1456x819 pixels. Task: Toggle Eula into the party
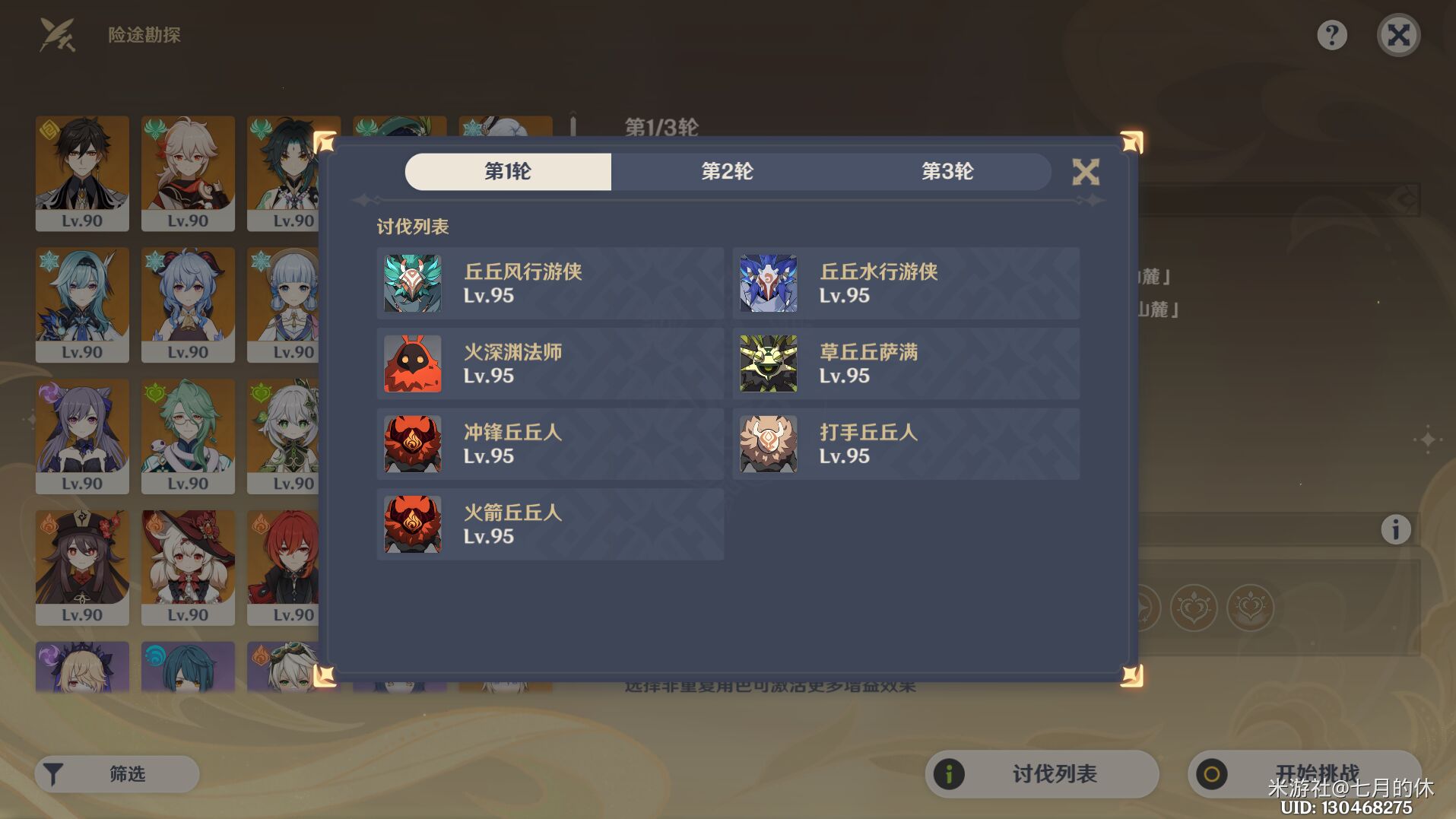[x=82, y=304]
